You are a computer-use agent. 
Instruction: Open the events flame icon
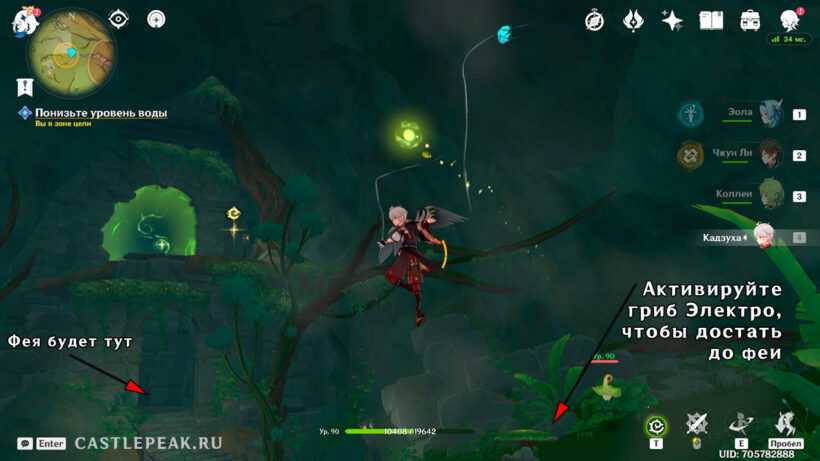point(633,21)
